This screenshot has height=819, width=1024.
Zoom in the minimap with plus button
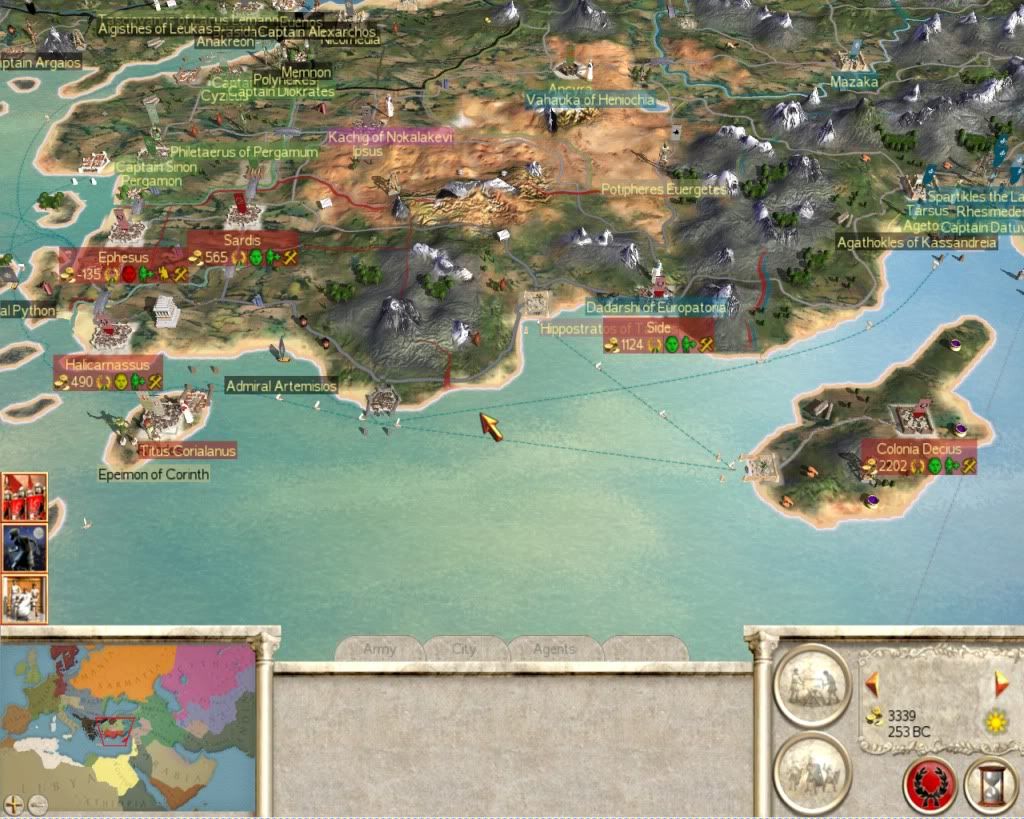point(14,803)
